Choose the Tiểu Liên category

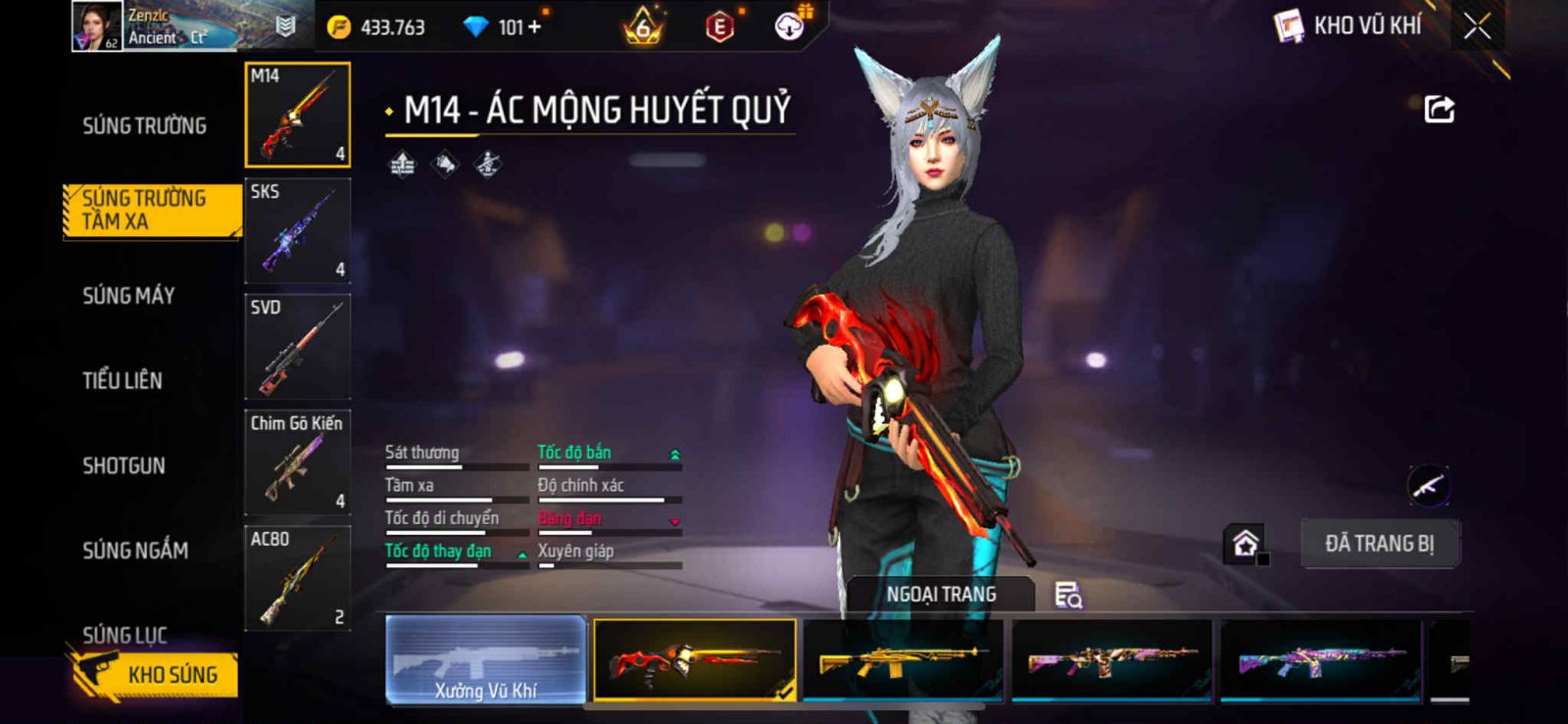pos(122,380)
